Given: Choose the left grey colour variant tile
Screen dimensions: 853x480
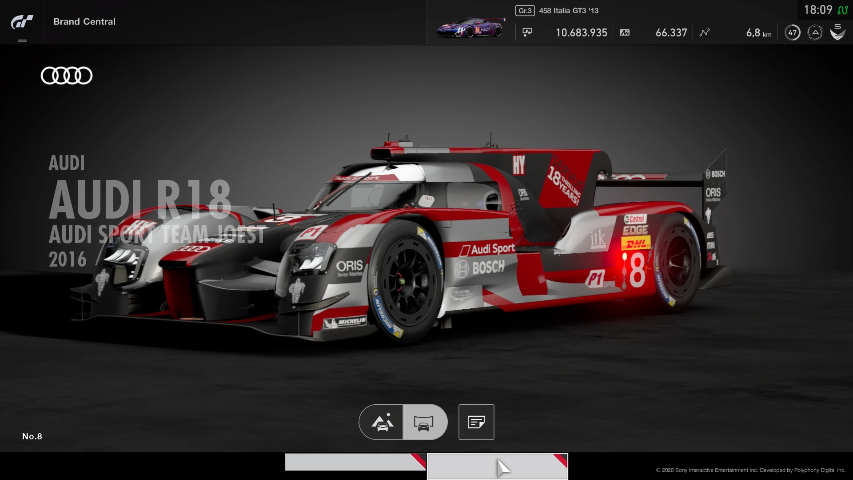Looking at the screenshot, I should [355, 462].
